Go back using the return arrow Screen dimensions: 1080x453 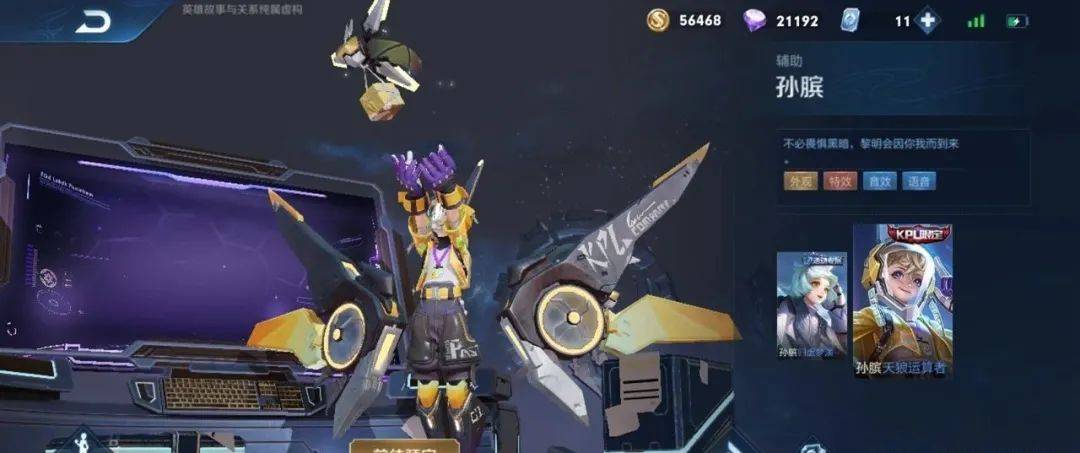(x=93, y=22)
